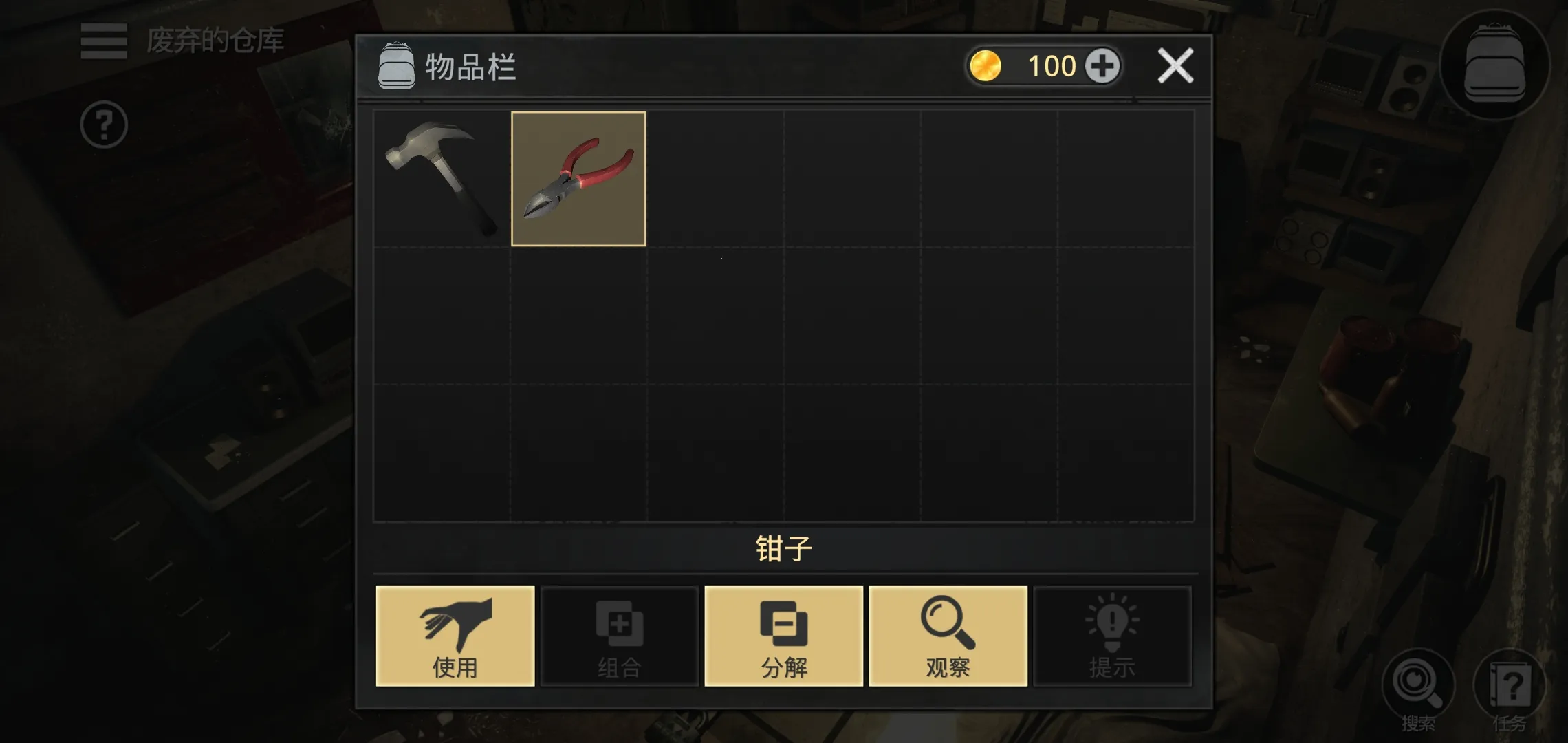
Task: Tap the gold coin currency icon
Action: pyautogui.click(x=987, y=65)
